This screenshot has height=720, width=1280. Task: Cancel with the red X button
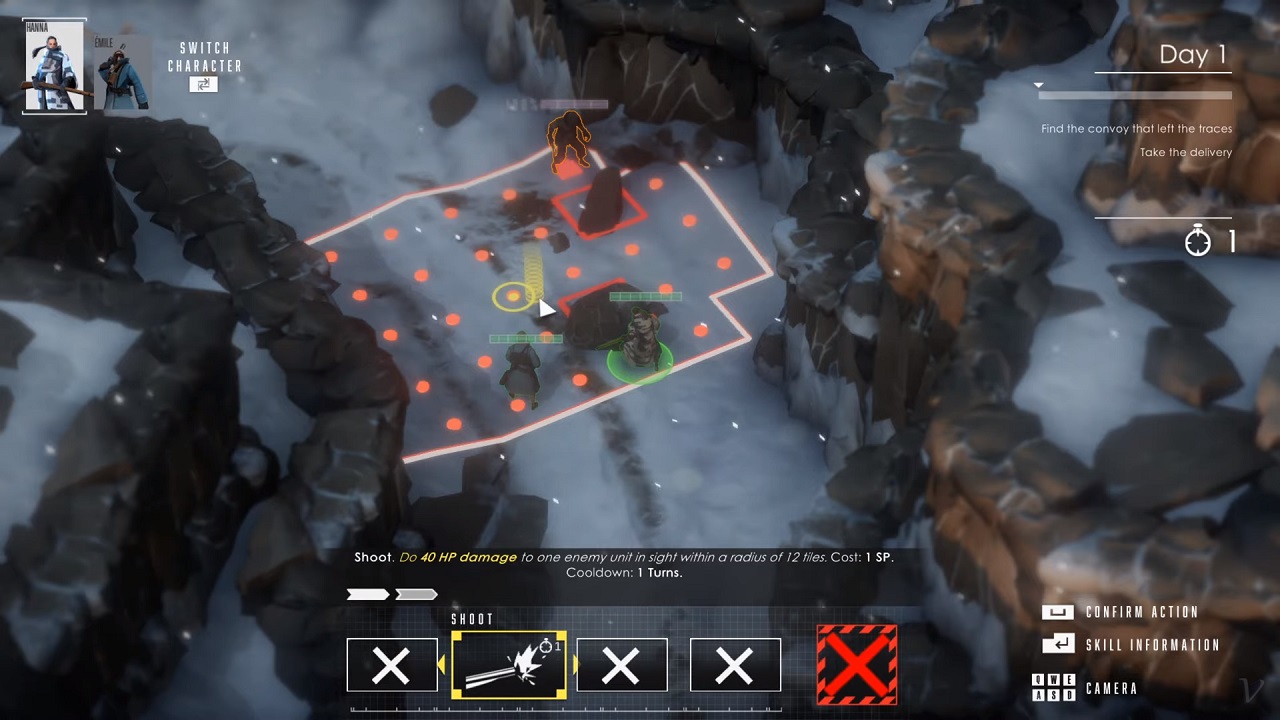click(x=856, y=664)
